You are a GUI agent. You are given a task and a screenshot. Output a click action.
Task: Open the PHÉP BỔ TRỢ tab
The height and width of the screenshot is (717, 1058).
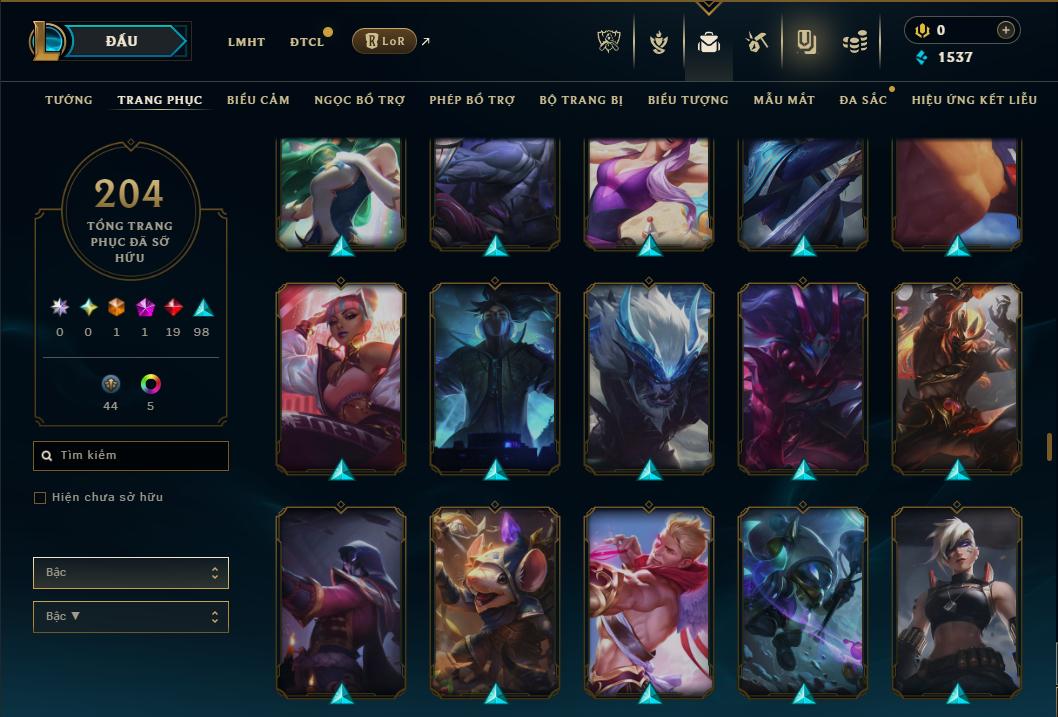coord(472,100)
